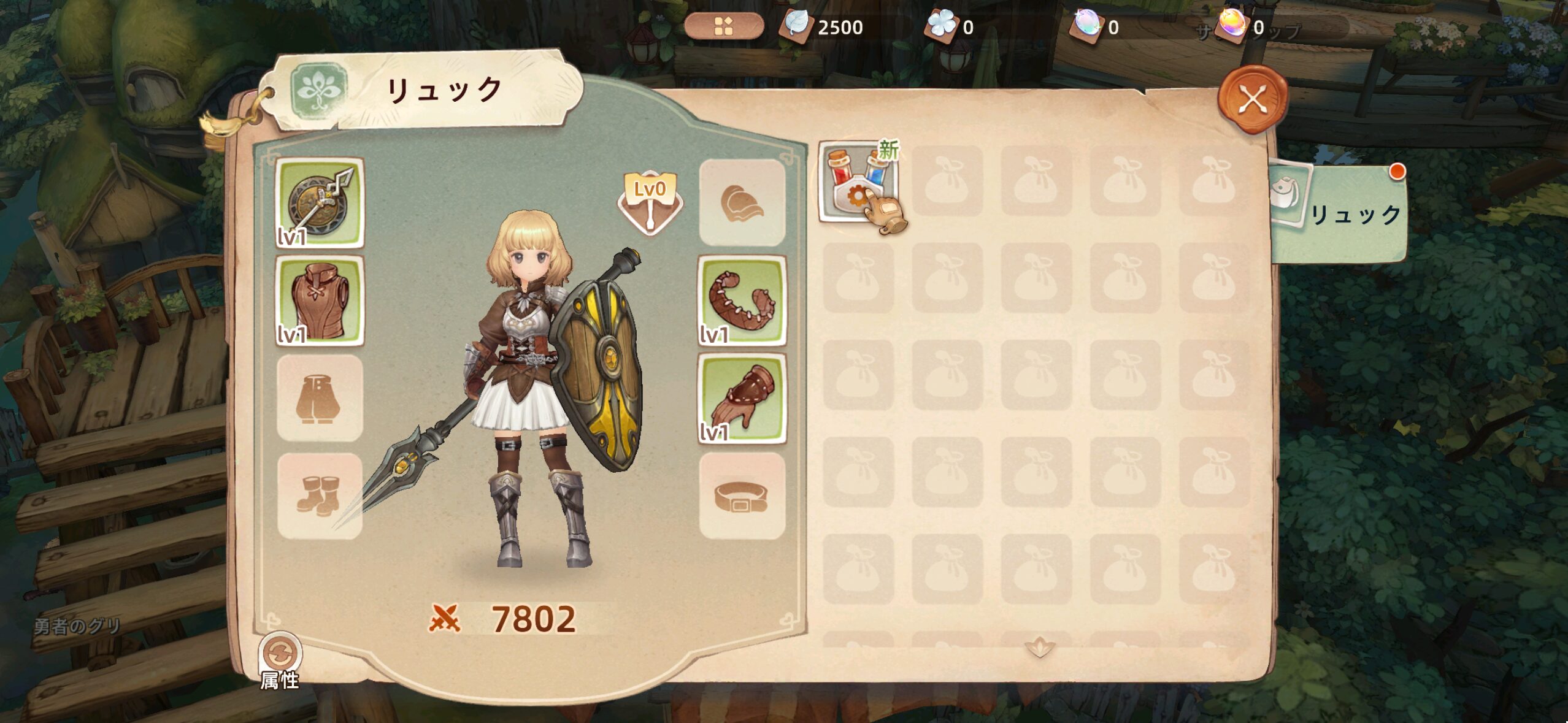Open the empty shoulder cape slot
Image resolution: width=1568 pixels, height=723 pixels.
[x=742, y=203]
